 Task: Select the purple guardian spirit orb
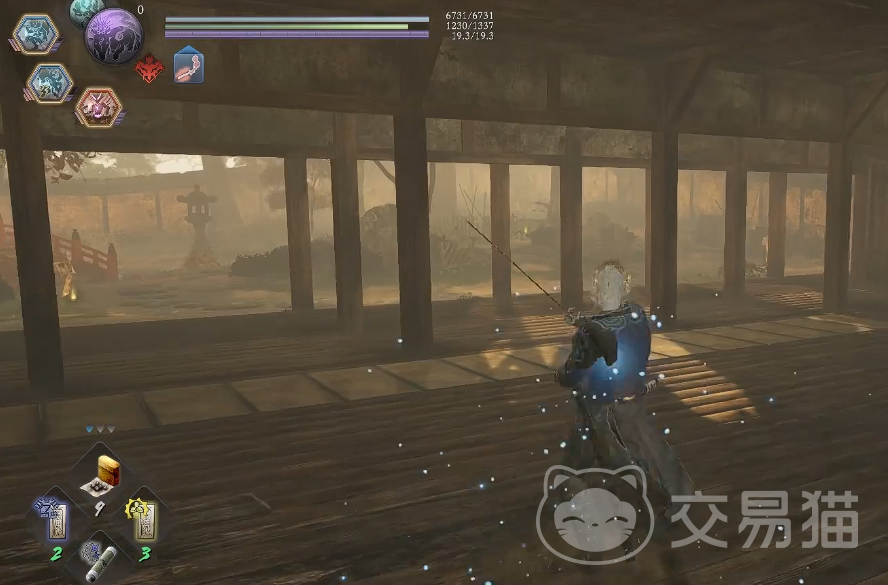tap(113, 36)
